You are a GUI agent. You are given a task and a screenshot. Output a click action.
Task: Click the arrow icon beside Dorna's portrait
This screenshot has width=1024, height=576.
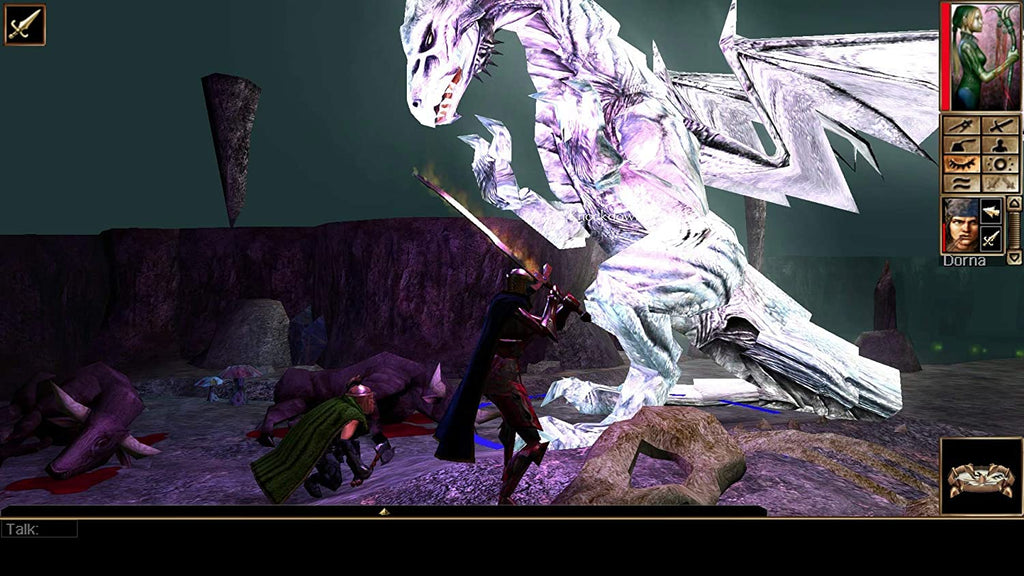991,211
